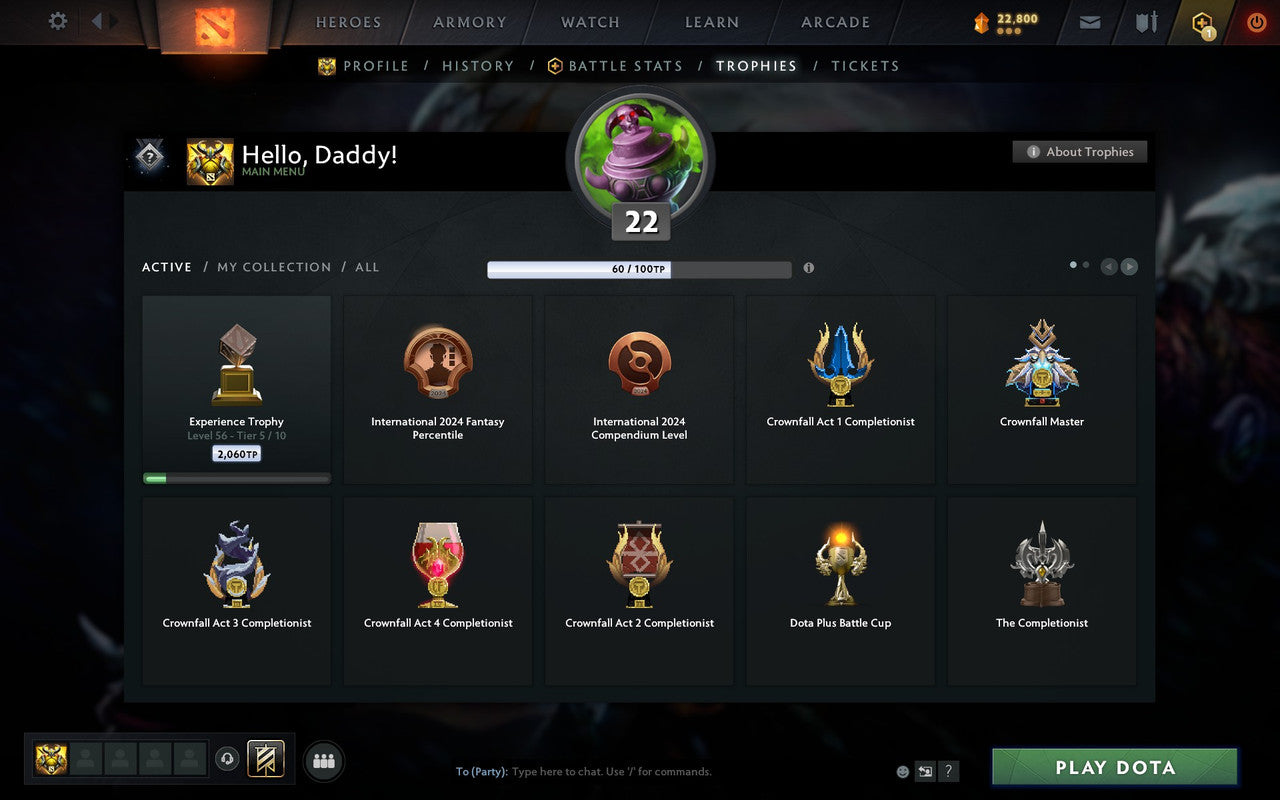Click the 60/100TP progress bar
The height and width of the screenshot is (800, 1280).
(x=640, y=268)
